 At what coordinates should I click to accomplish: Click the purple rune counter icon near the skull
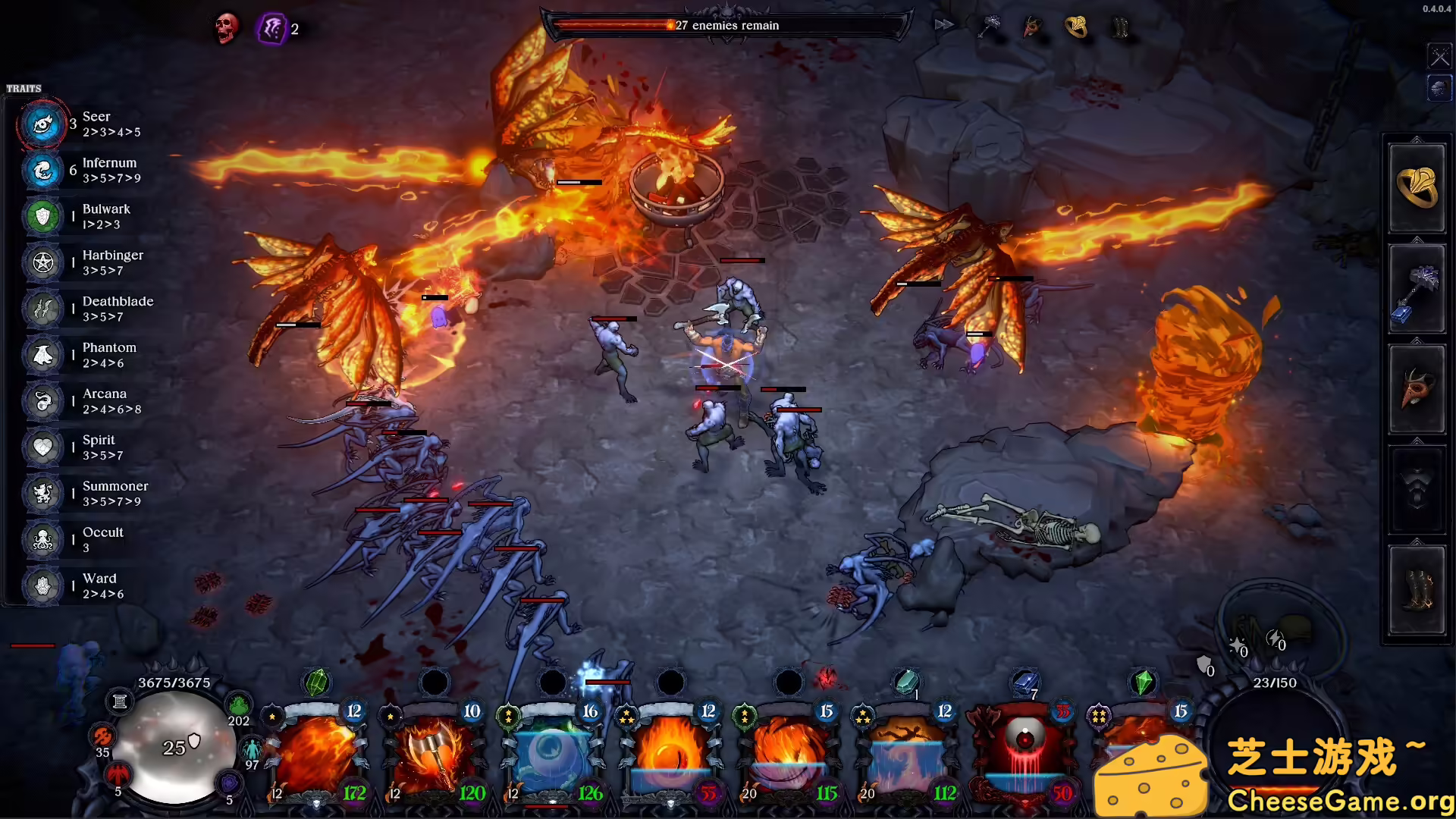pyautogui.click(x=273, y=29)
